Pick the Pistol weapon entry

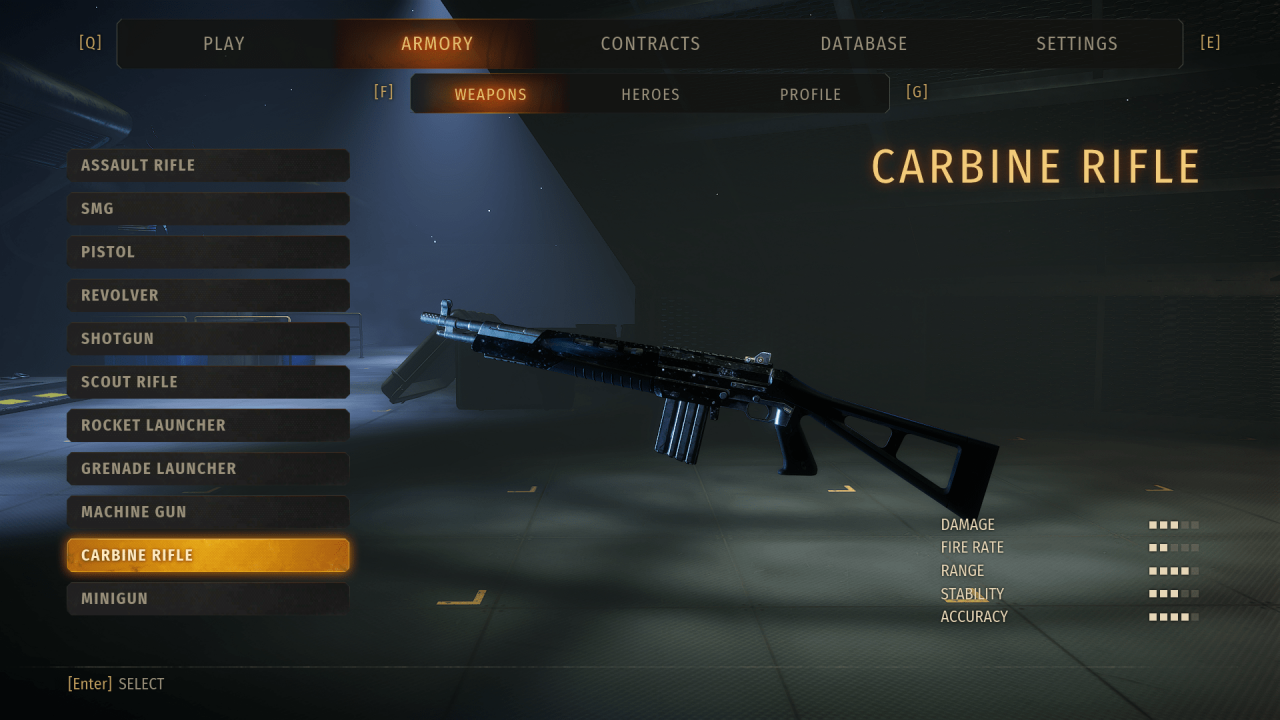[x=208, y=252]
